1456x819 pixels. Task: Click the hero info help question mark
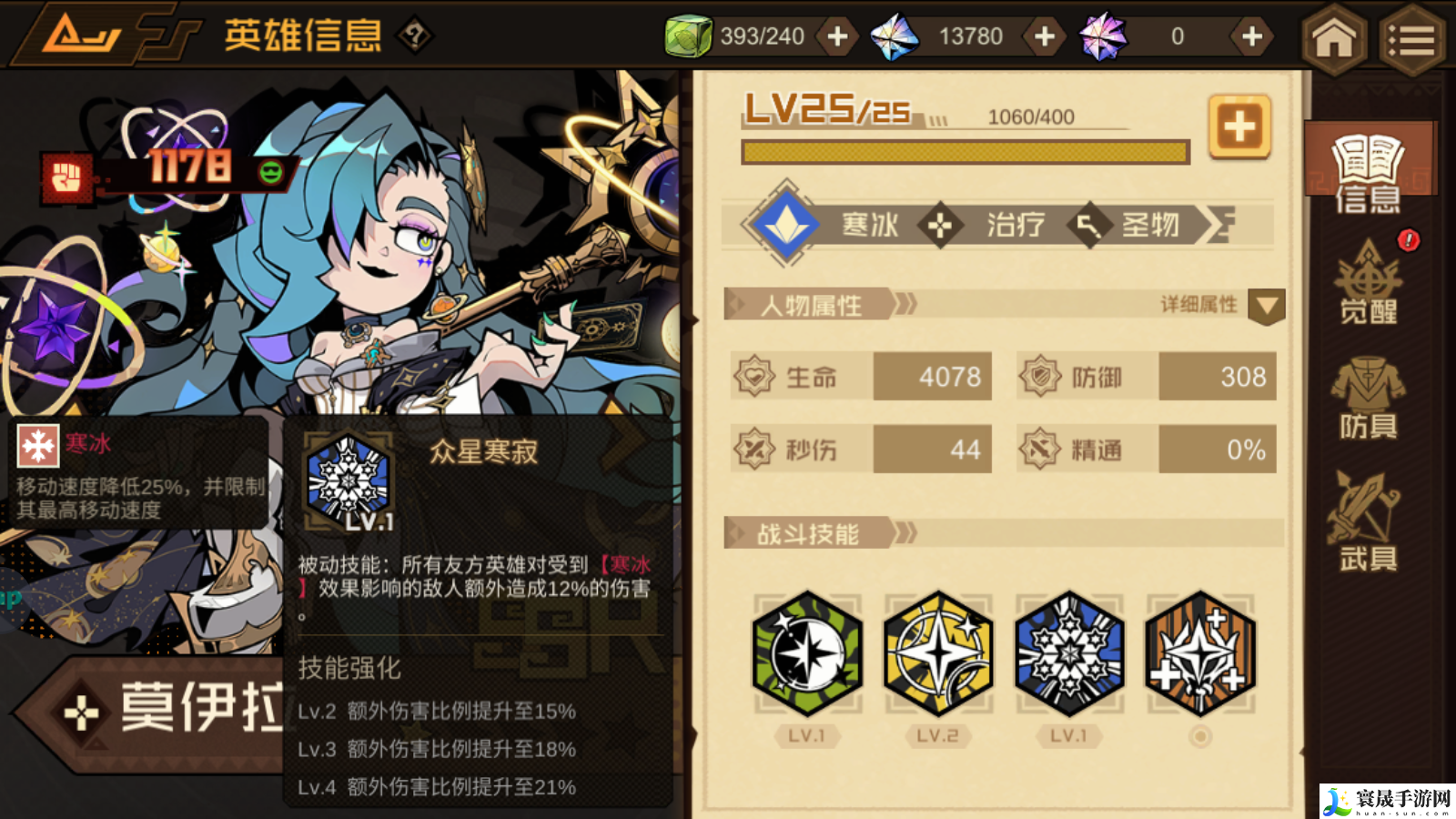click(415, 36)
